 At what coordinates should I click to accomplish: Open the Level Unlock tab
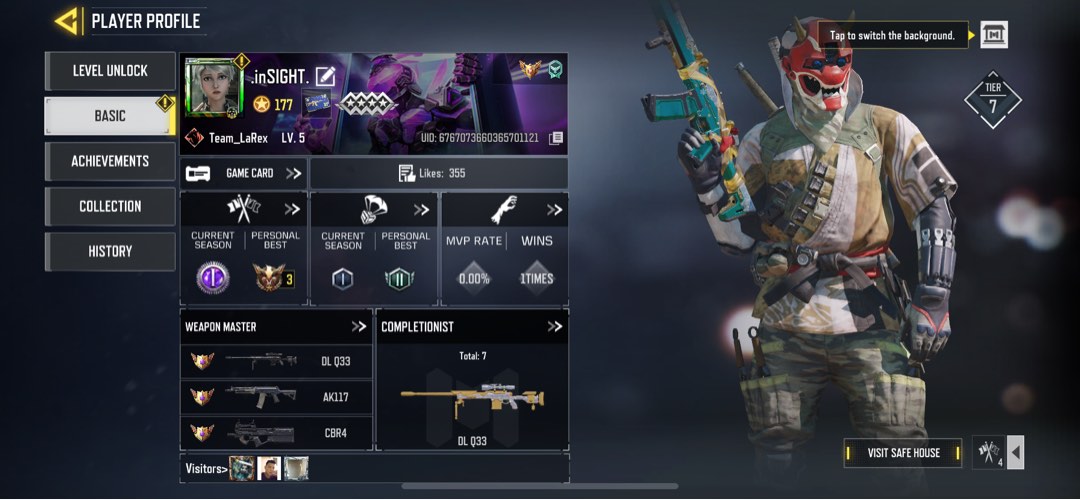click(110, 71)
